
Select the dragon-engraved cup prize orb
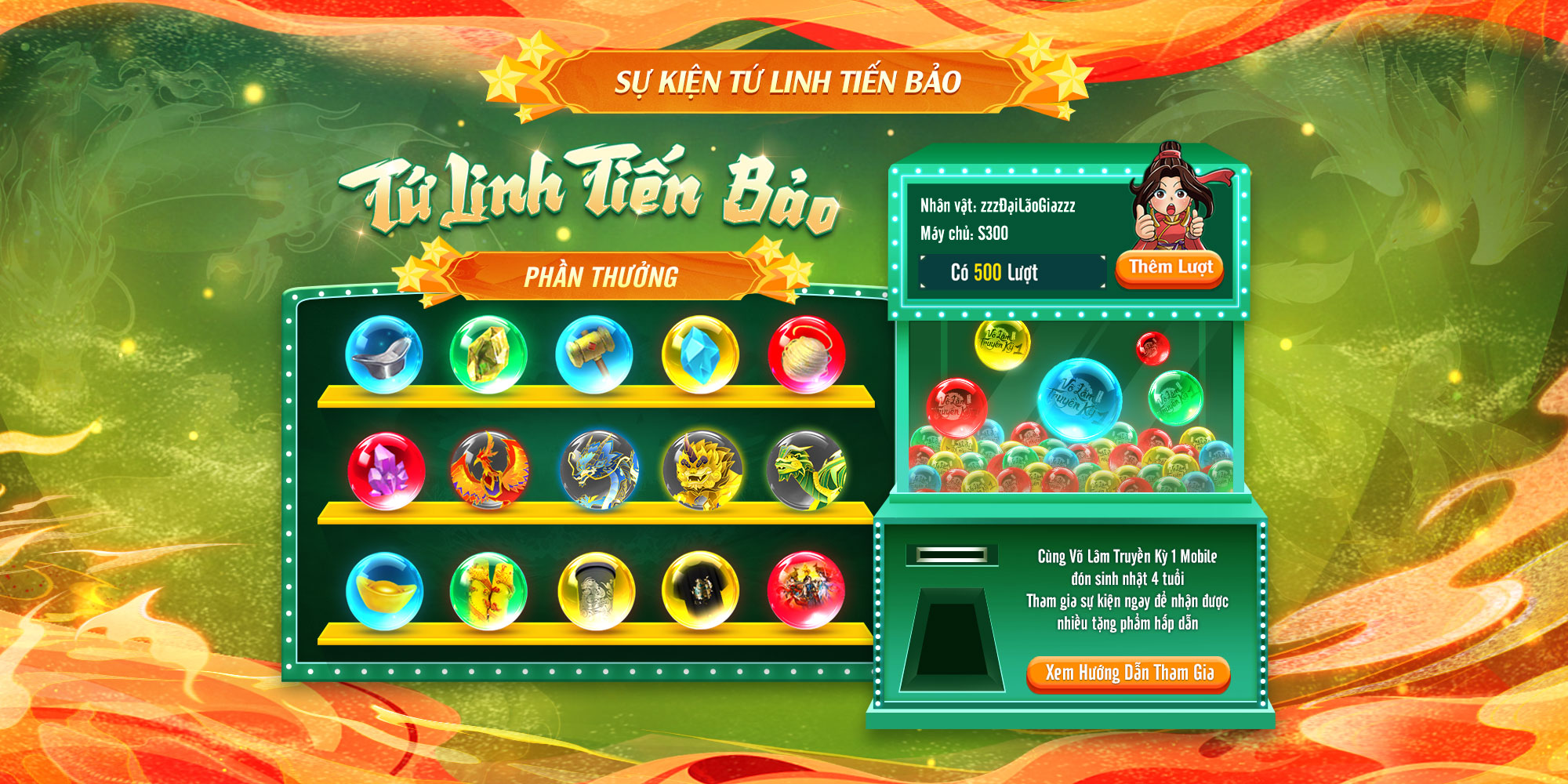coord(596,591)
